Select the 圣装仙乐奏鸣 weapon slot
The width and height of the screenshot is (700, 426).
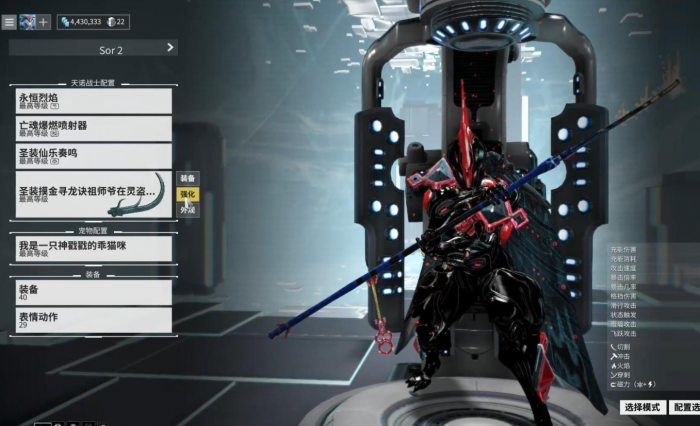tap(95, 155)
